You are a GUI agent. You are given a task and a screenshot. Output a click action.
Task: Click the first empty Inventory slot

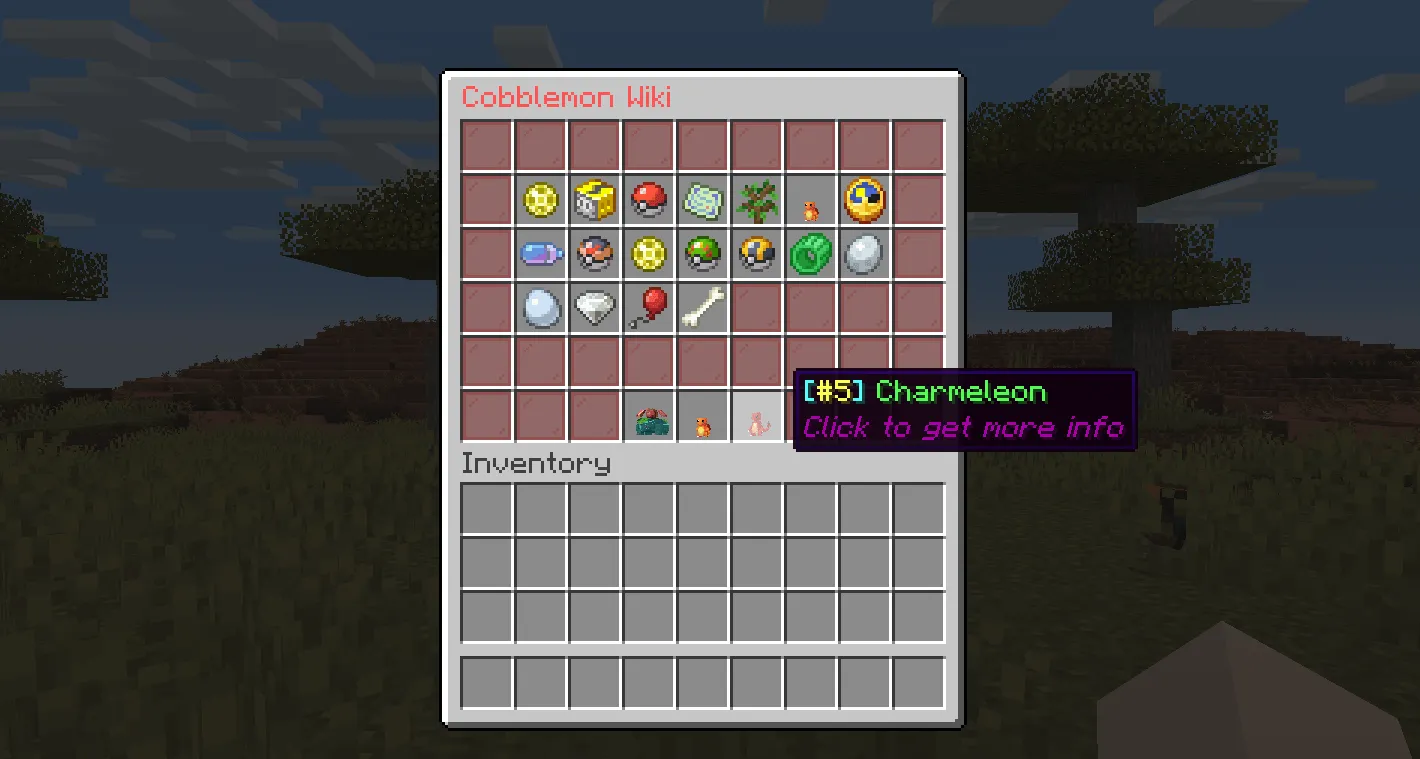486,508
